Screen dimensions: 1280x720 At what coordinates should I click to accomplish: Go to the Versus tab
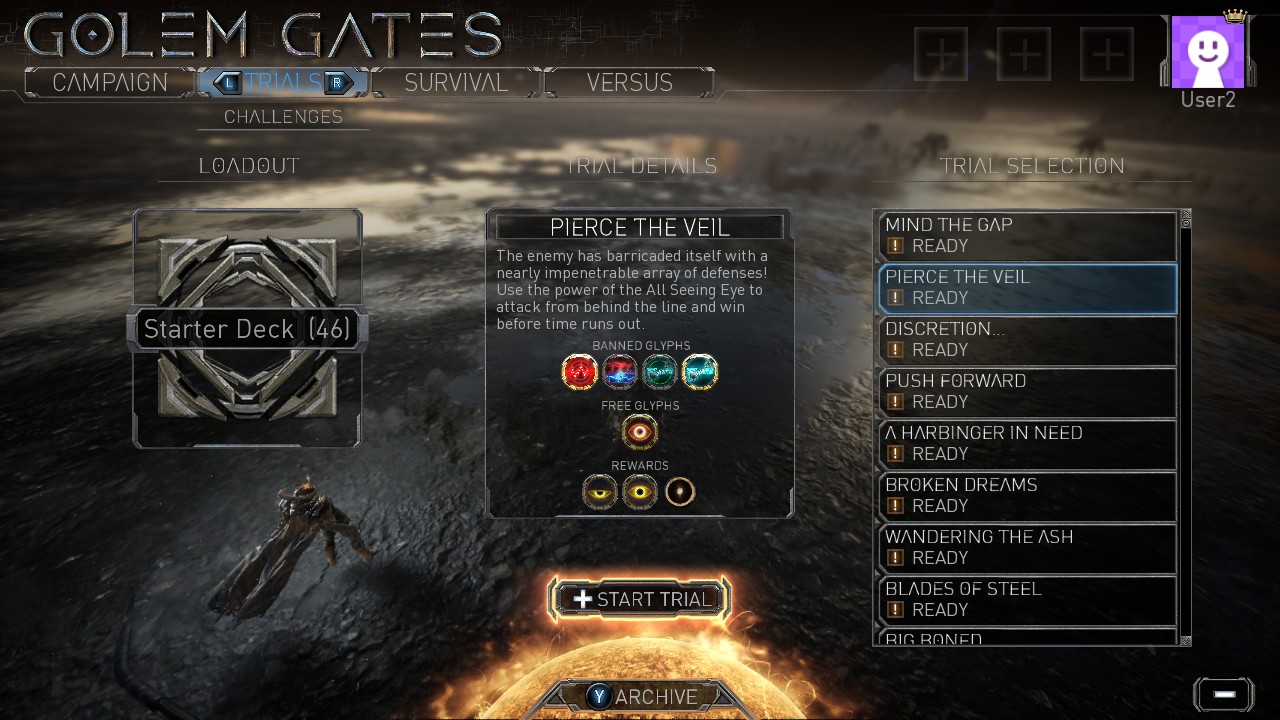(x=629, y=82)
